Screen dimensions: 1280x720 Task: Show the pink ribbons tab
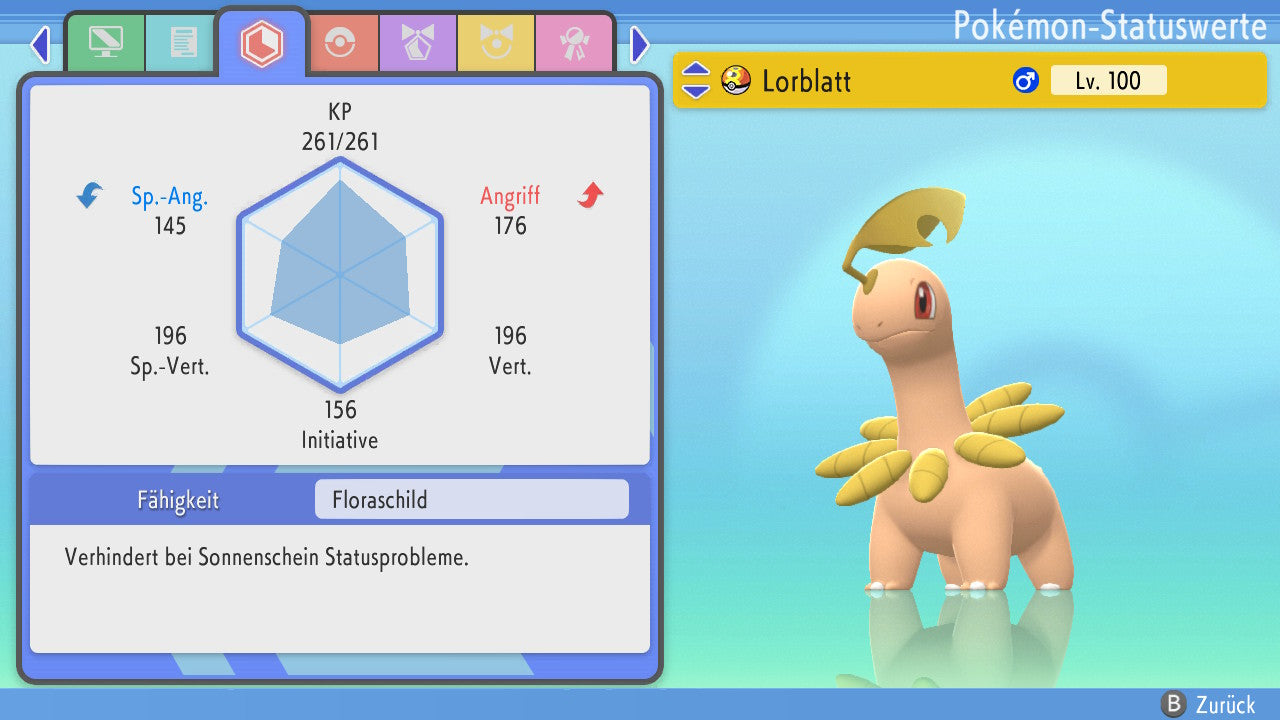[574, 43]
